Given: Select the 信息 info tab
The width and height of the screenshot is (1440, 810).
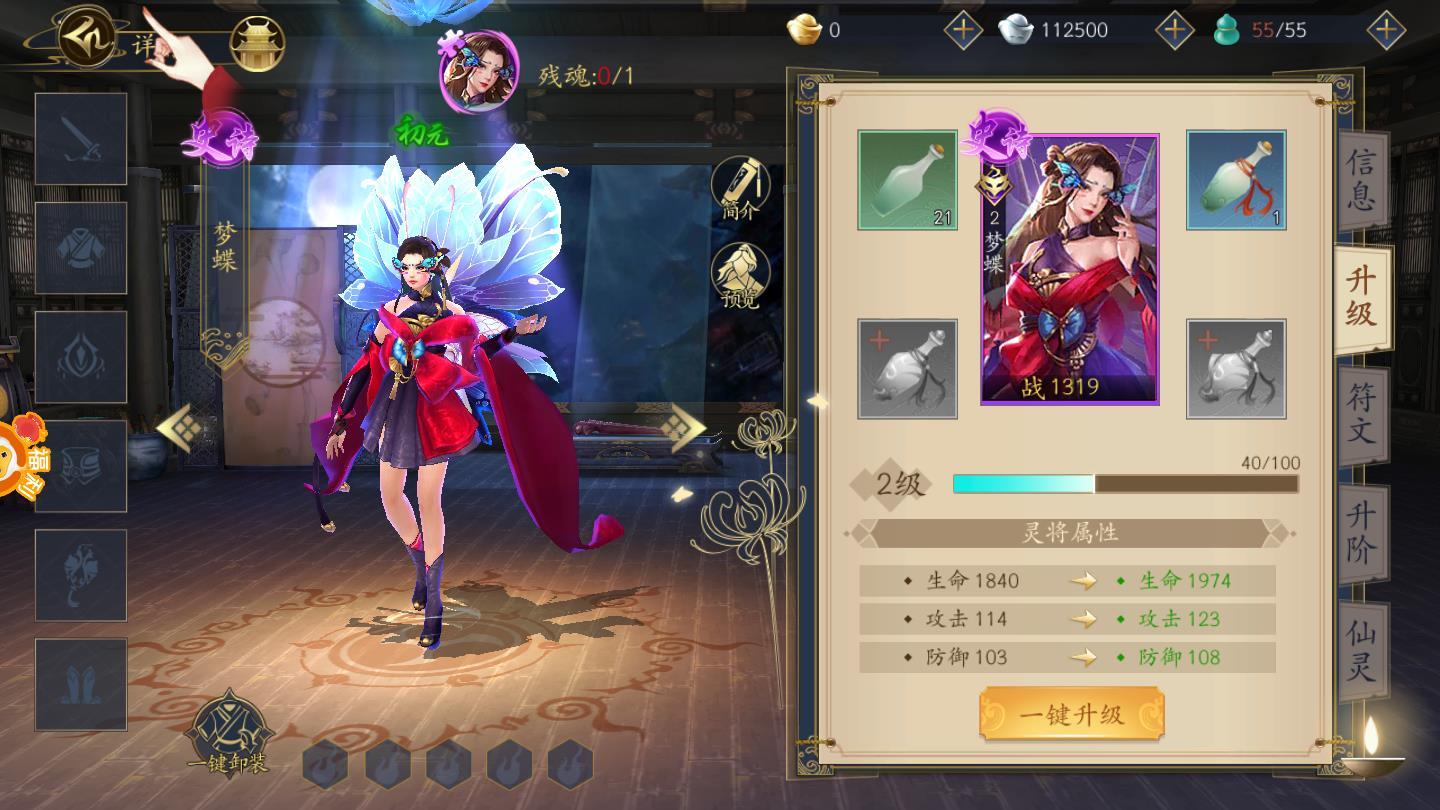Looking at the screenshot, I should [1361, 178].
